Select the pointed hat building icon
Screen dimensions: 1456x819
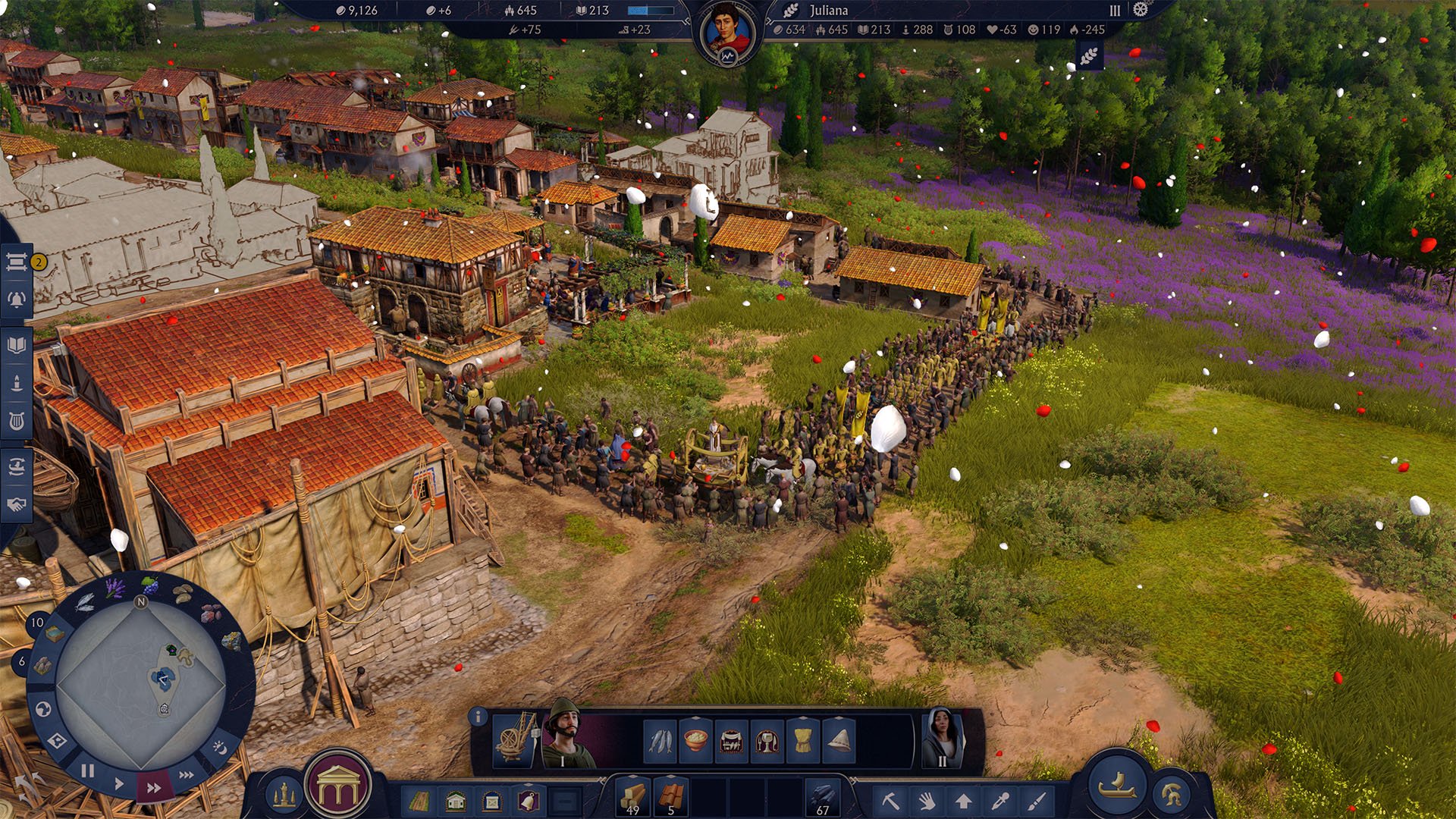pyautogui.click(x=839, y=740)
